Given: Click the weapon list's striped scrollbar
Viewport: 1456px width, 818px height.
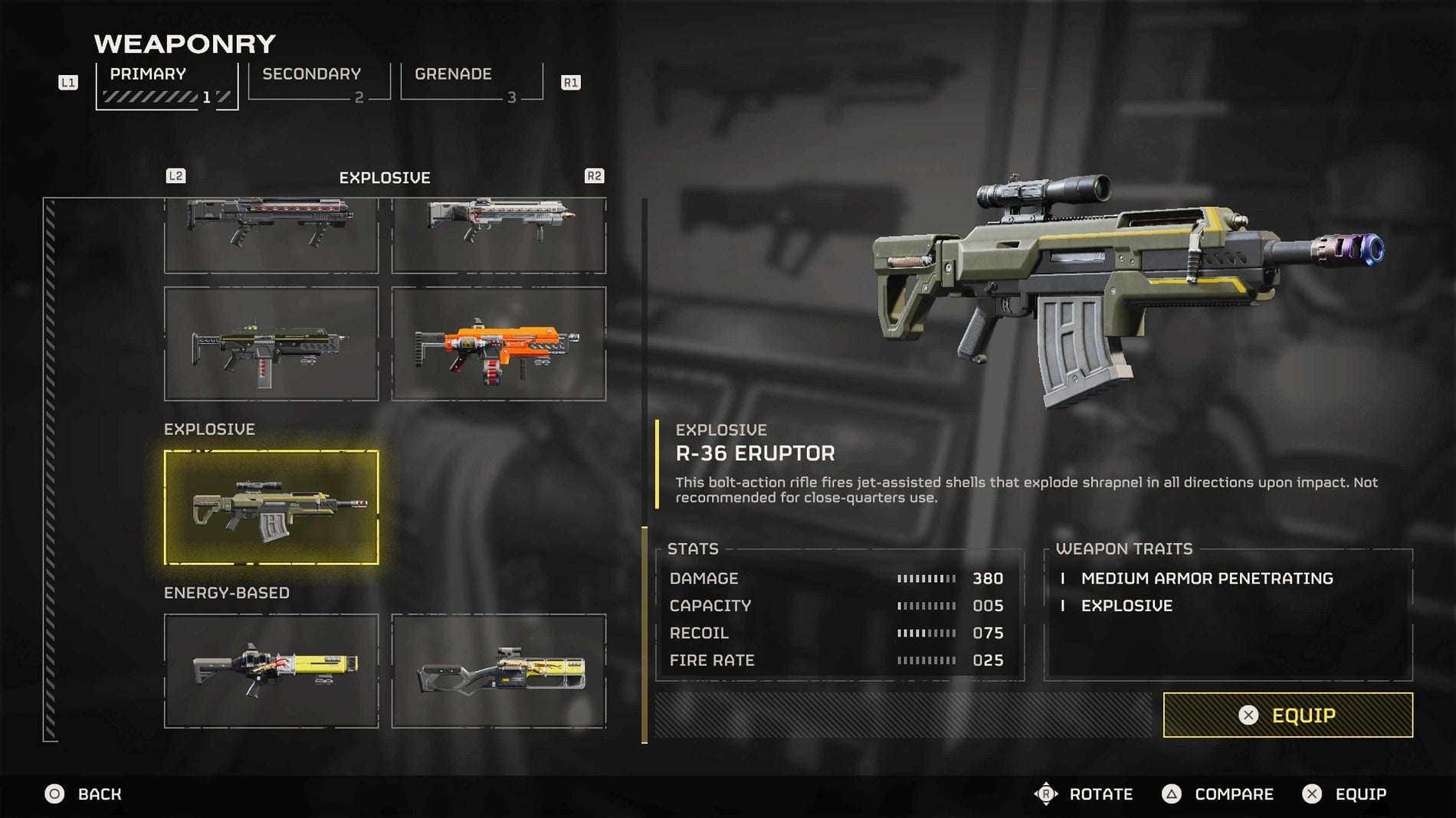Looking at the screenshot, I should (x=51, y=469).
